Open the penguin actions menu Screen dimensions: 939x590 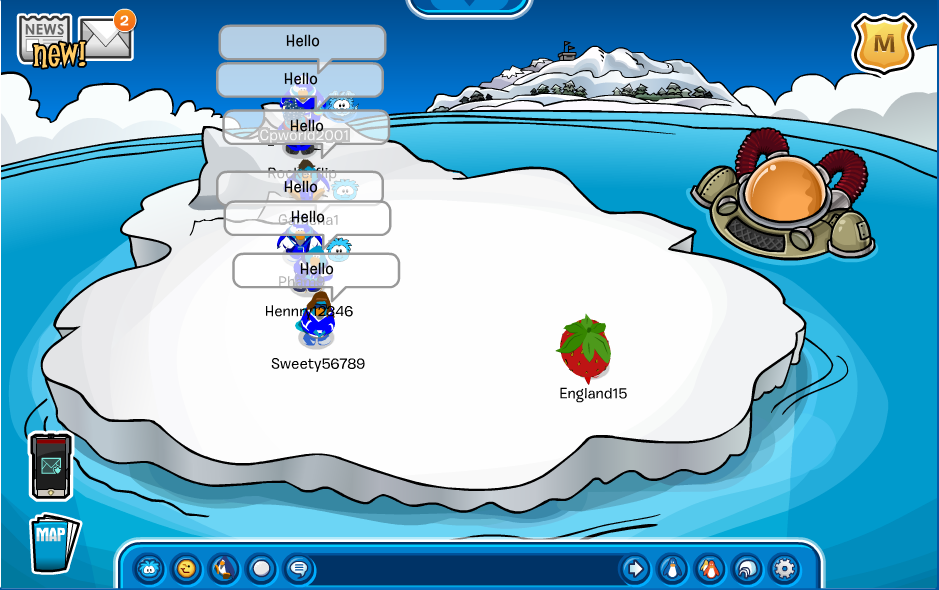pos(224,569)
